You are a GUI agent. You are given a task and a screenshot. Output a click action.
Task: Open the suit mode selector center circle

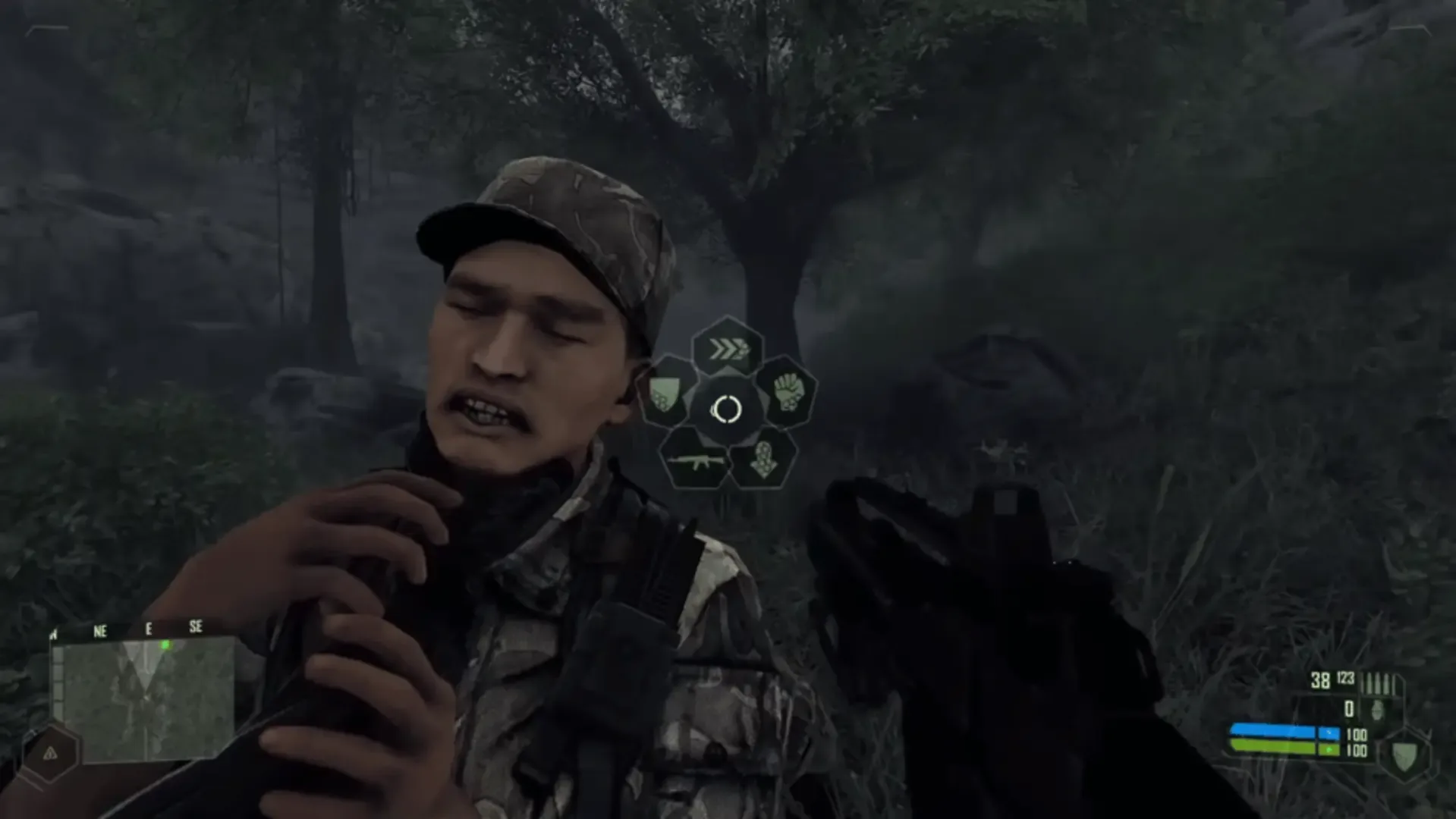(727, 411)
